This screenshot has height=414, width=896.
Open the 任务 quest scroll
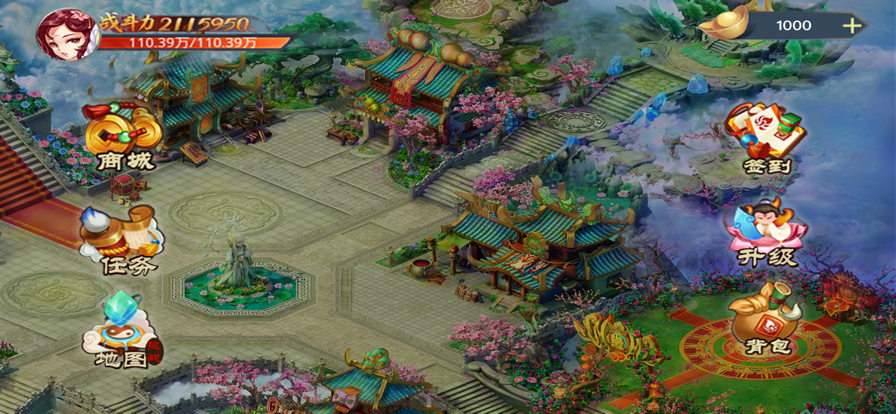(x=122, y=240)
